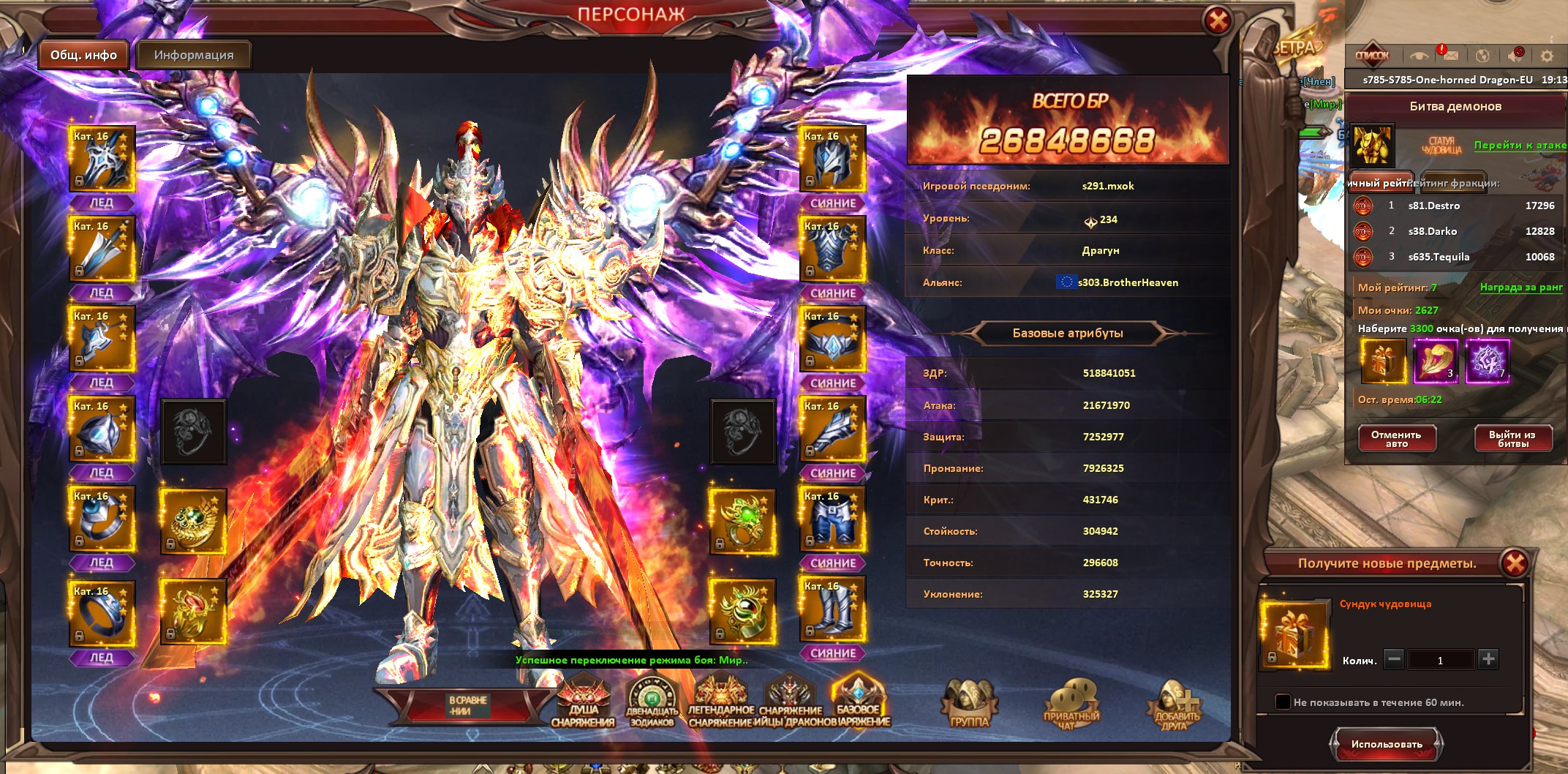Image resolution: width=1568 pixels, height=774 pixels.
Task: Follow the Перейти к атаке link
Action: tap(1520, 146)
